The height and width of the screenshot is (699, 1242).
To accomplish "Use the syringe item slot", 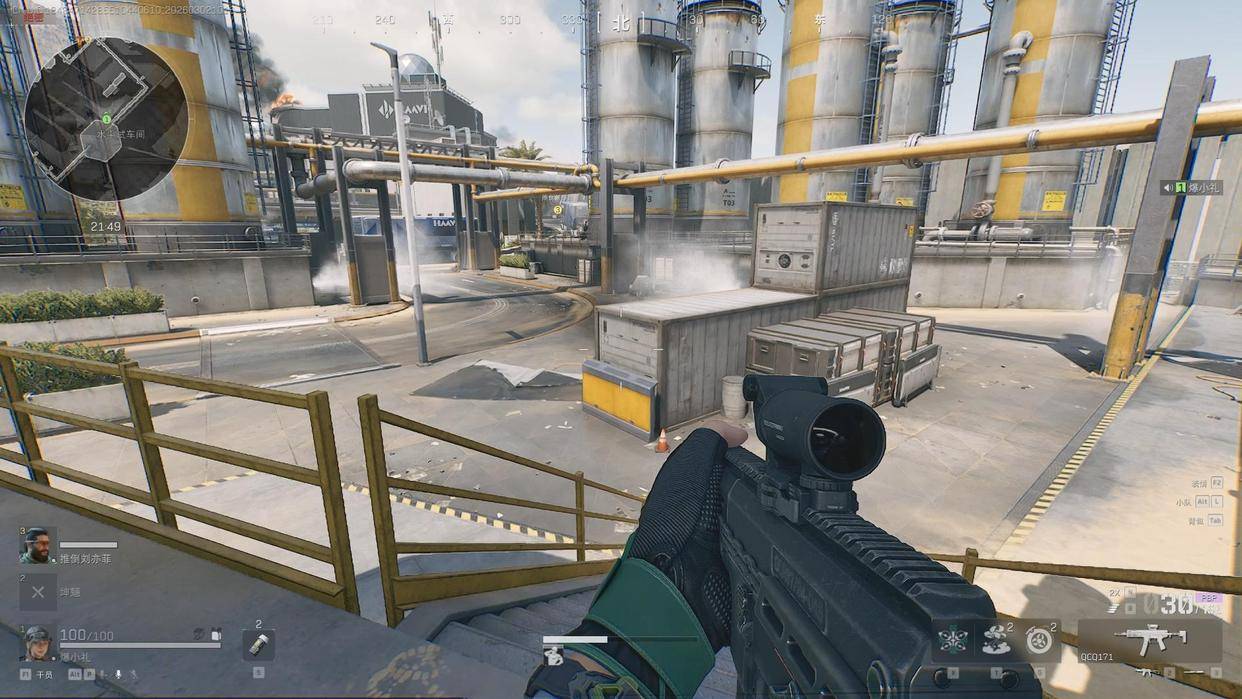I will pyautogui.click(x=258, y=645).
